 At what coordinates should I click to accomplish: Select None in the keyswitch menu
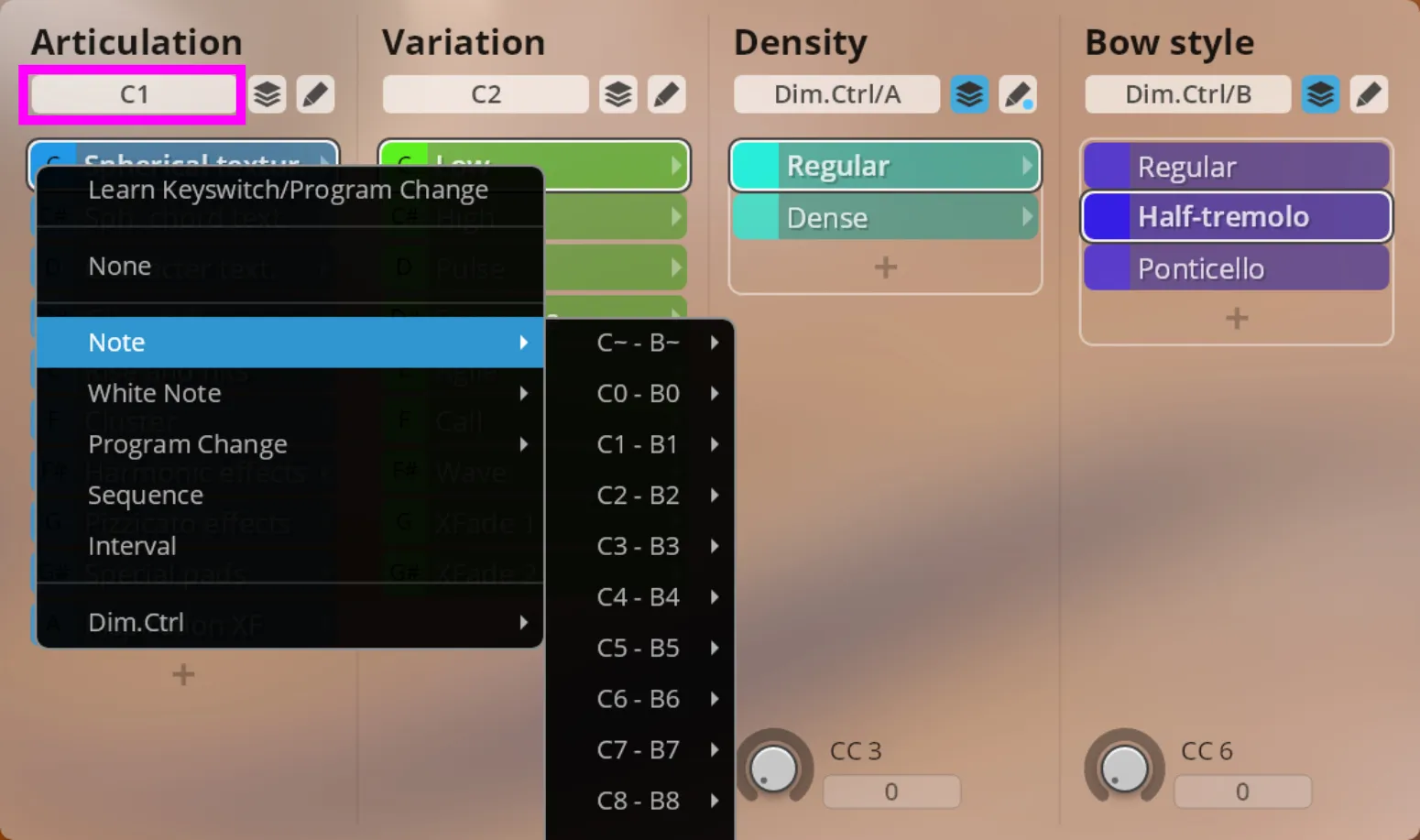pyautogui.click(x=119, y=266)
